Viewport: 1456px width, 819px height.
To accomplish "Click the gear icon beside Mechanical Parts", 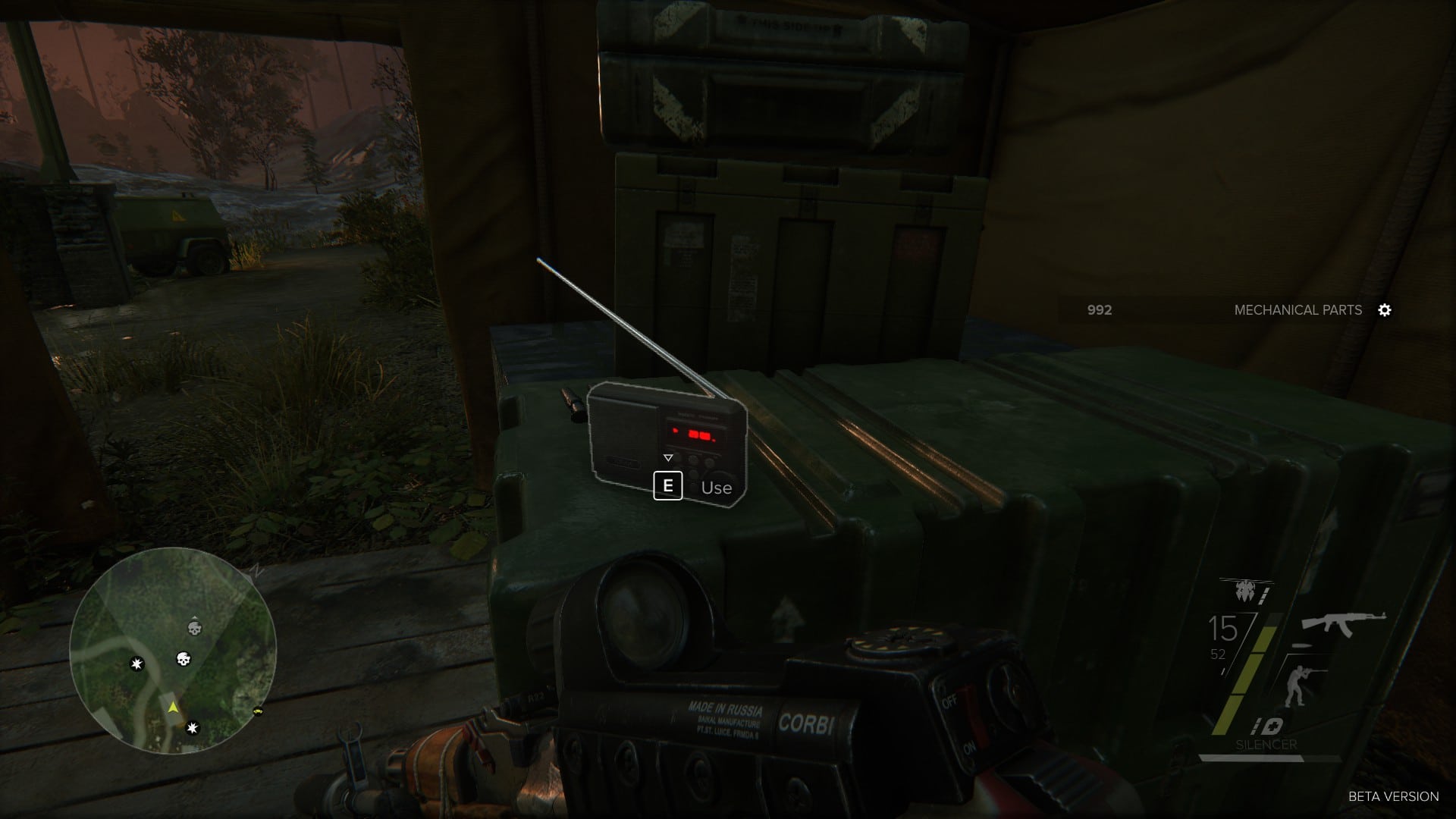I will pyautogui.click(x=1385, y=310).
